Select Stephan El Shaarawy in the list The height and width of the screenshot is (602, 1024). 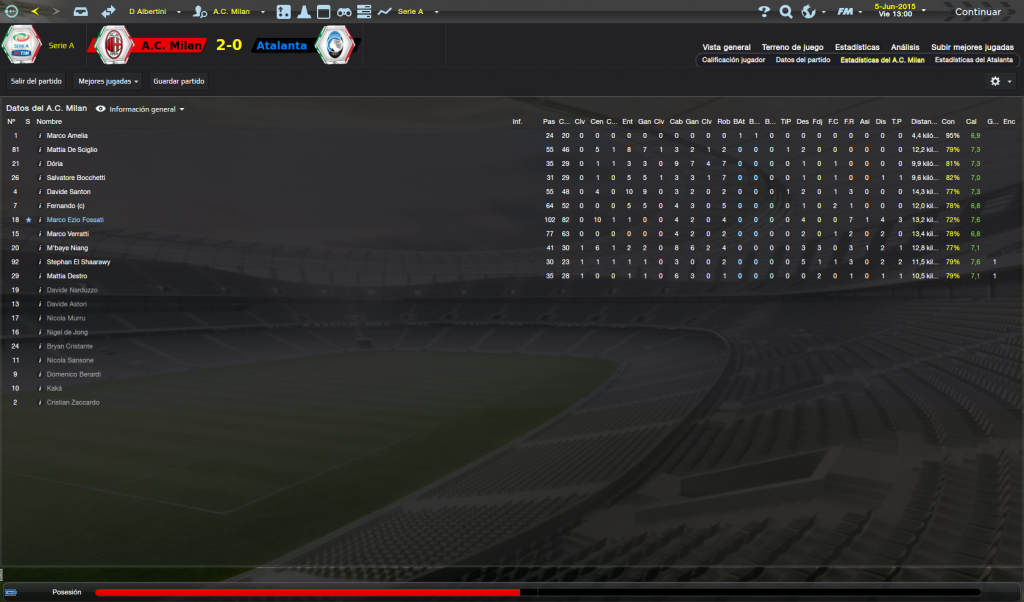pos(78,262)
